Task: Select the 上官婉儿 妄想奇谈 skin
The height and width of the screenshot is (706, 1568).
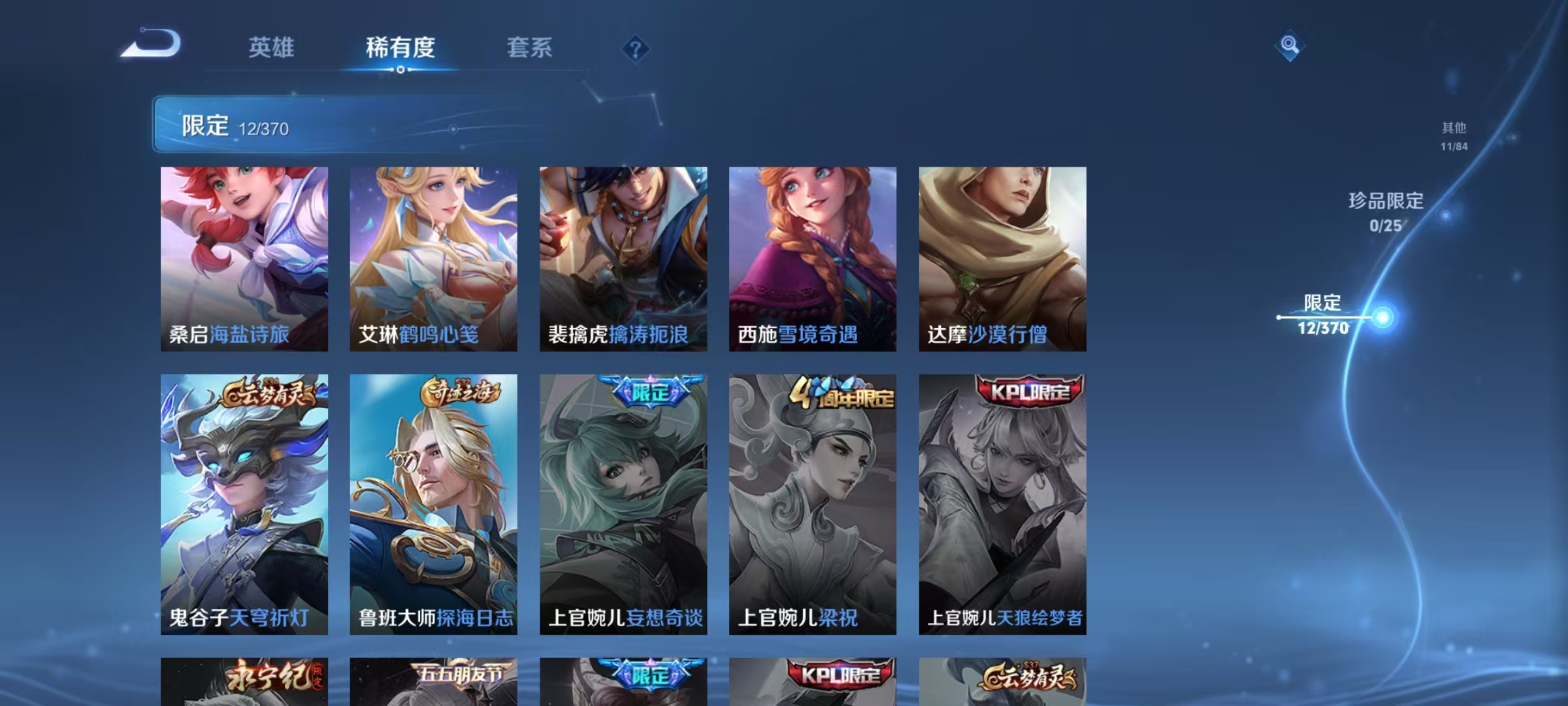Action: pyautogui.click(x=624, y=503)
